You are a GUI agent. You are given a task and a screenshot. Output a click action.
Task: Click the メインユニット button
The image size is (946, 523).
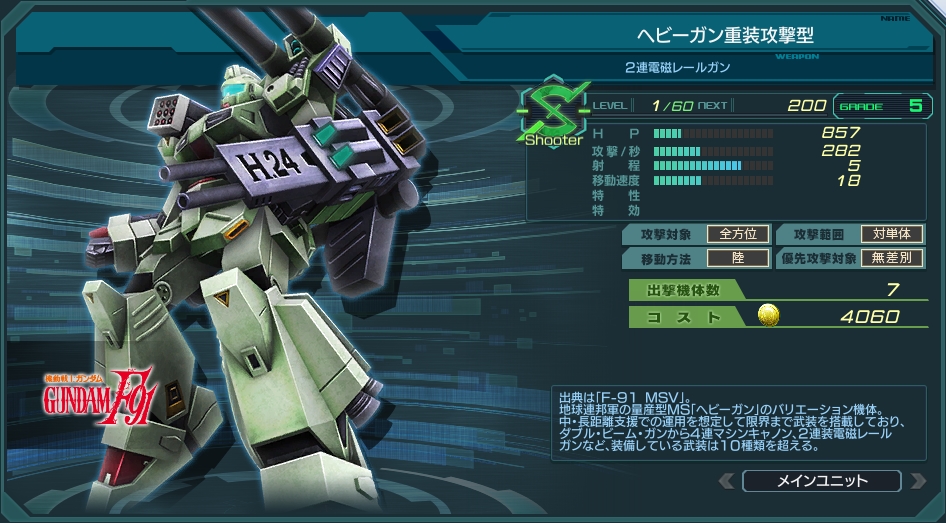(x=821, y=481)
